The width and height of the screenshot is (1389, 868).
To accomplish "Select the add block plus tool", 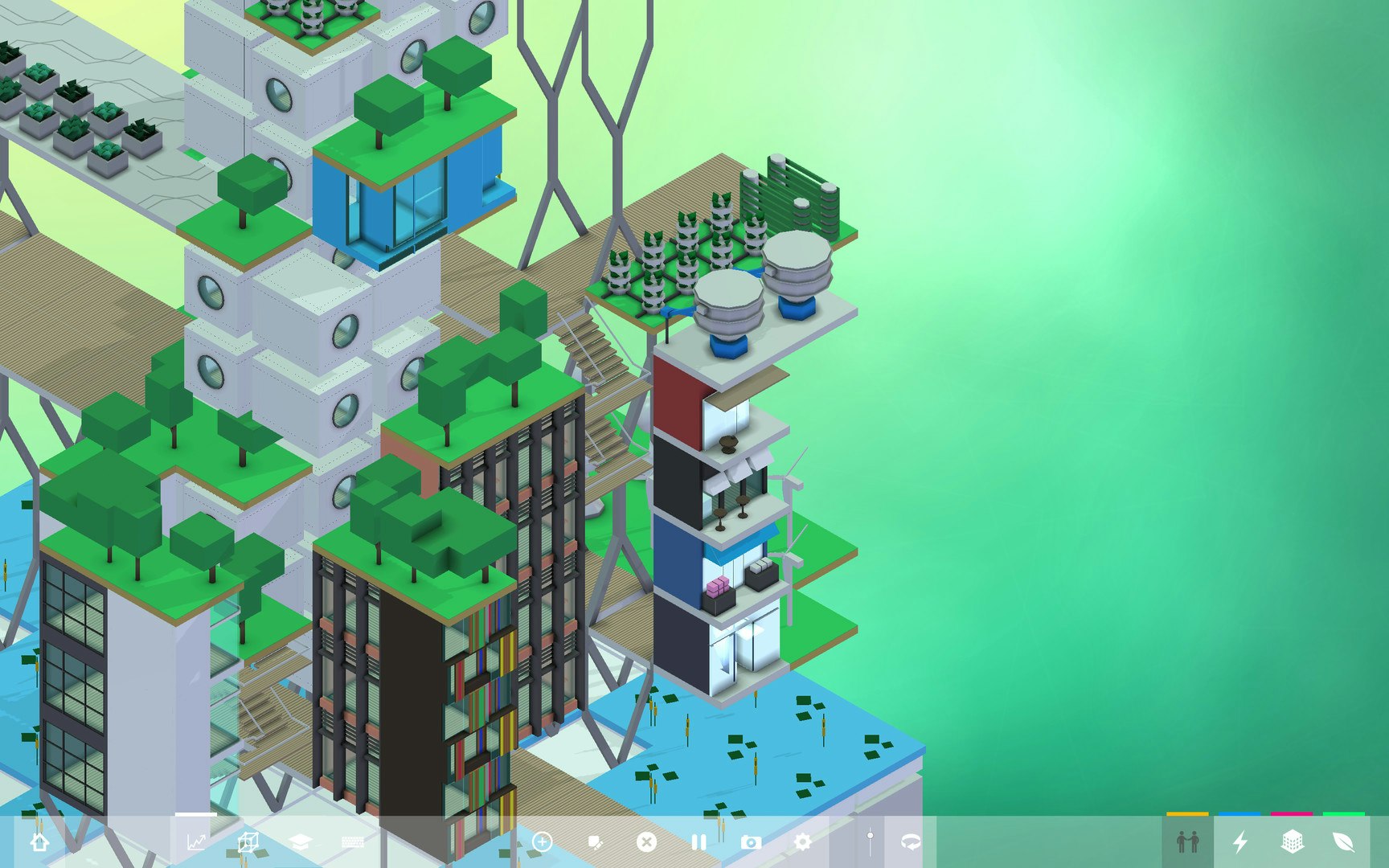I will click(x=544, y=842).
